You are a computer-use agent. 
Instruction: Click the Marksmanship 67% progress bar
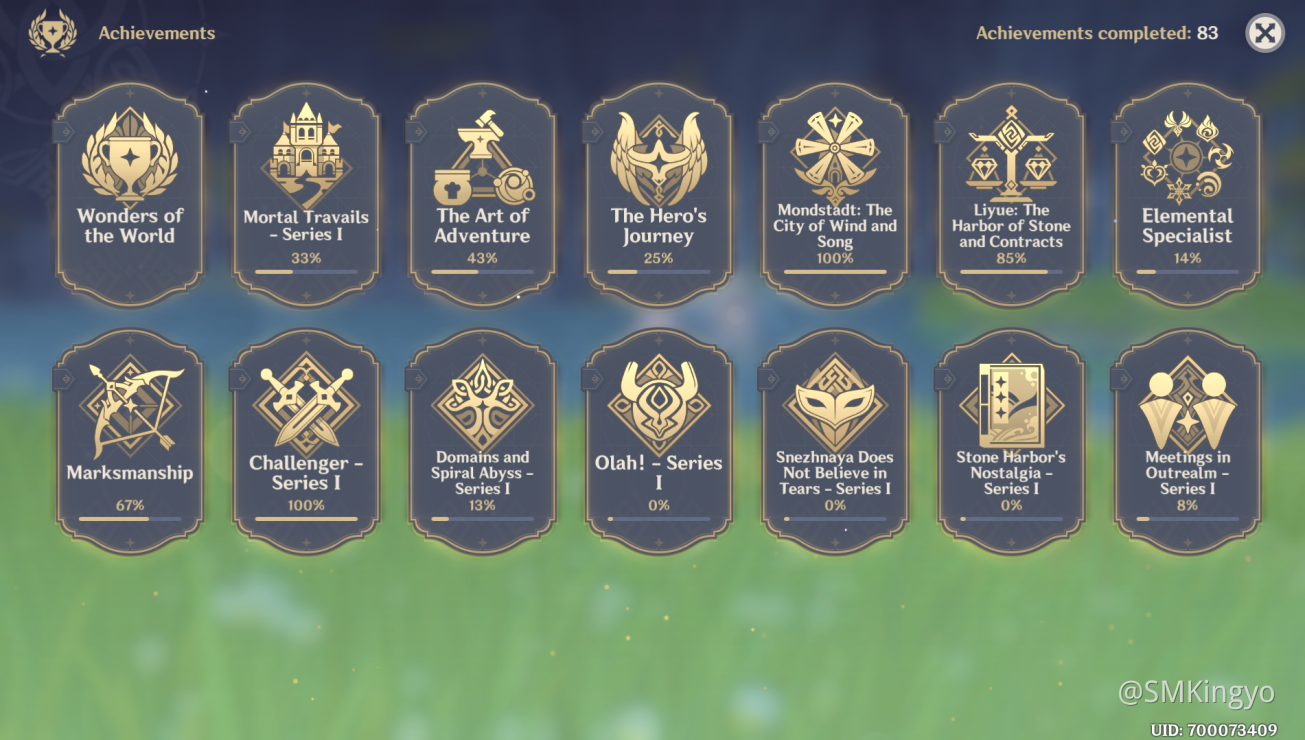pos(129,518)
